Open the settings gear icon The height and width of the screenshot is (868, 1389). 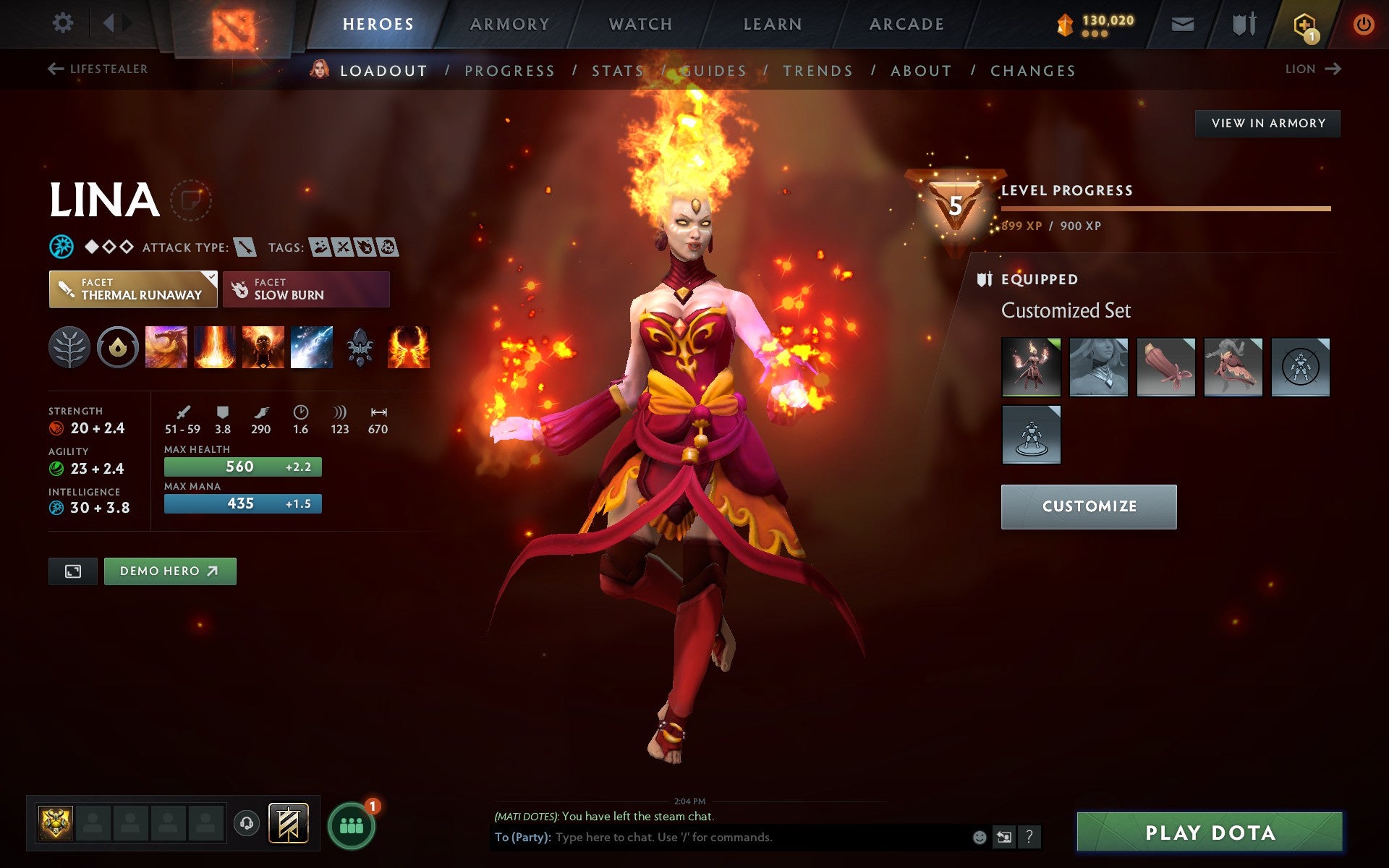pos(64,23)
